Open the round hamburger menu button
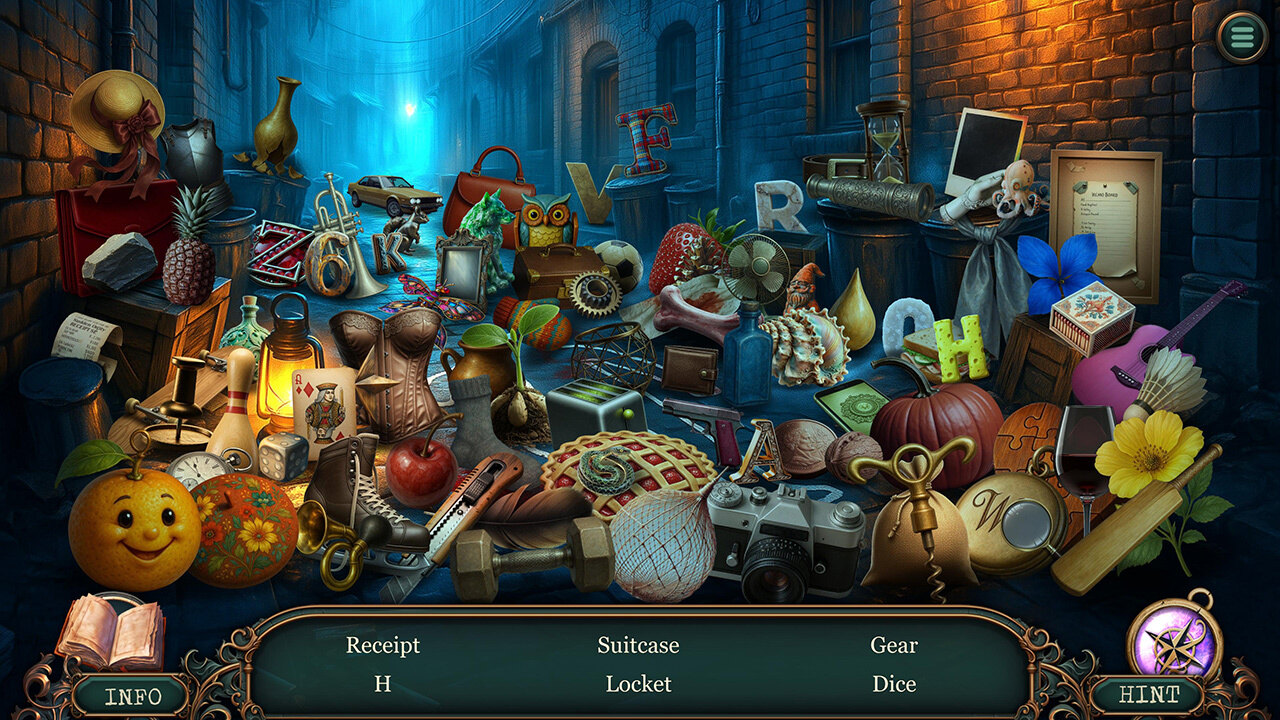Screen dimensions: 1280x720 tap(1241, 37)
